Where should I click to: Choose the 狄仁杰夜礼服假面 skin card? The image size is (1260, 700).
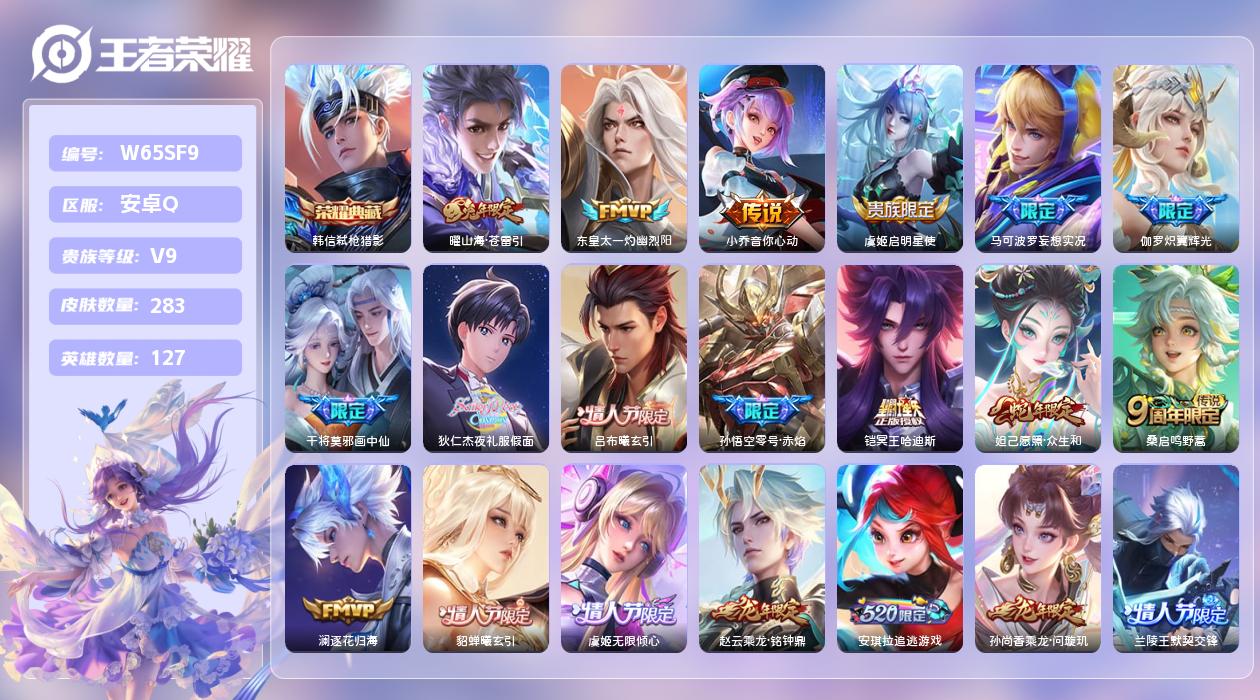pyautogui.click(x=486, y=358)
